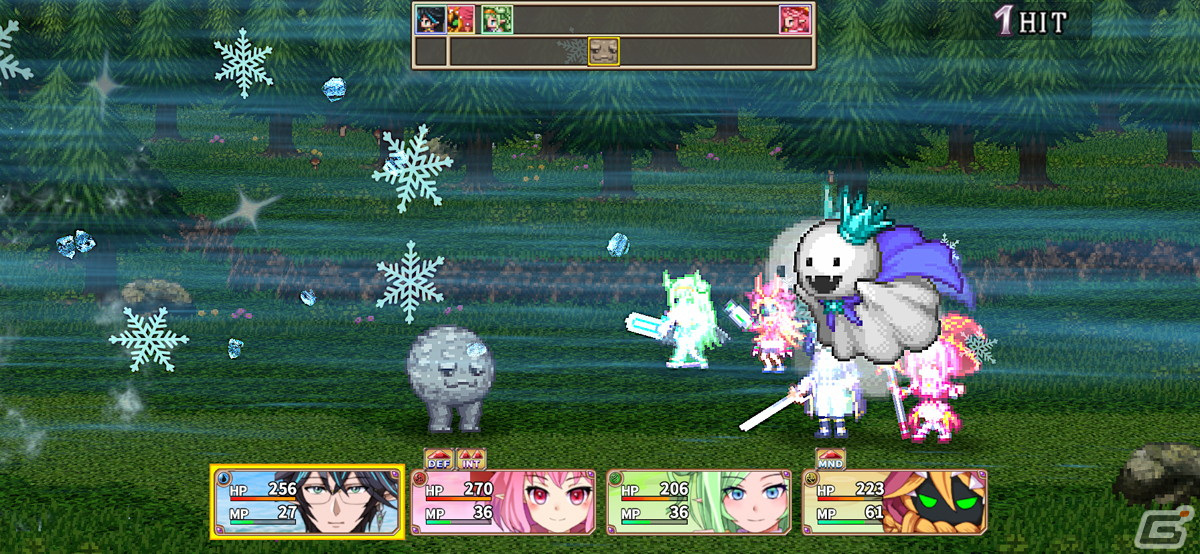The image size is (1200, 554).
Task: Click the stone golem portrait in turn order
Action: (x=603, y=51)
